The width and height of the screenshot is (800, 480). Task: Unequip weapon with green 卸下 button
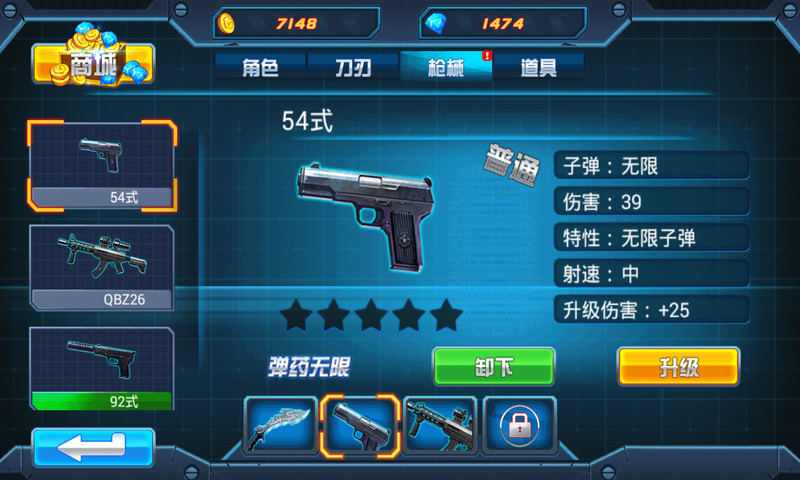493,366
